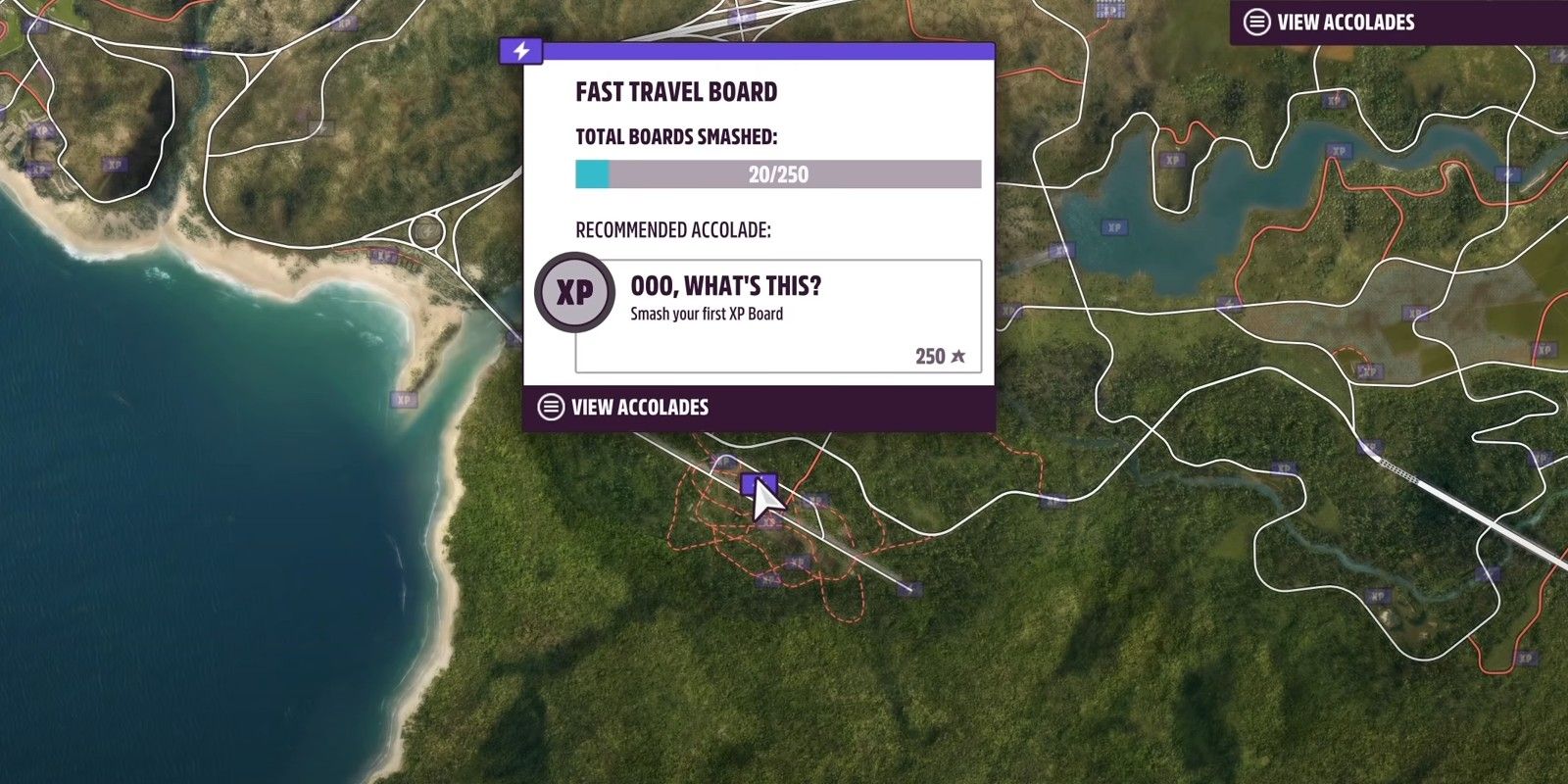Click VIEW ACCOLADES in the top-right corner
Image resolution: width=1568 pixels, height=784 pixels.
tap(1347, 22)
